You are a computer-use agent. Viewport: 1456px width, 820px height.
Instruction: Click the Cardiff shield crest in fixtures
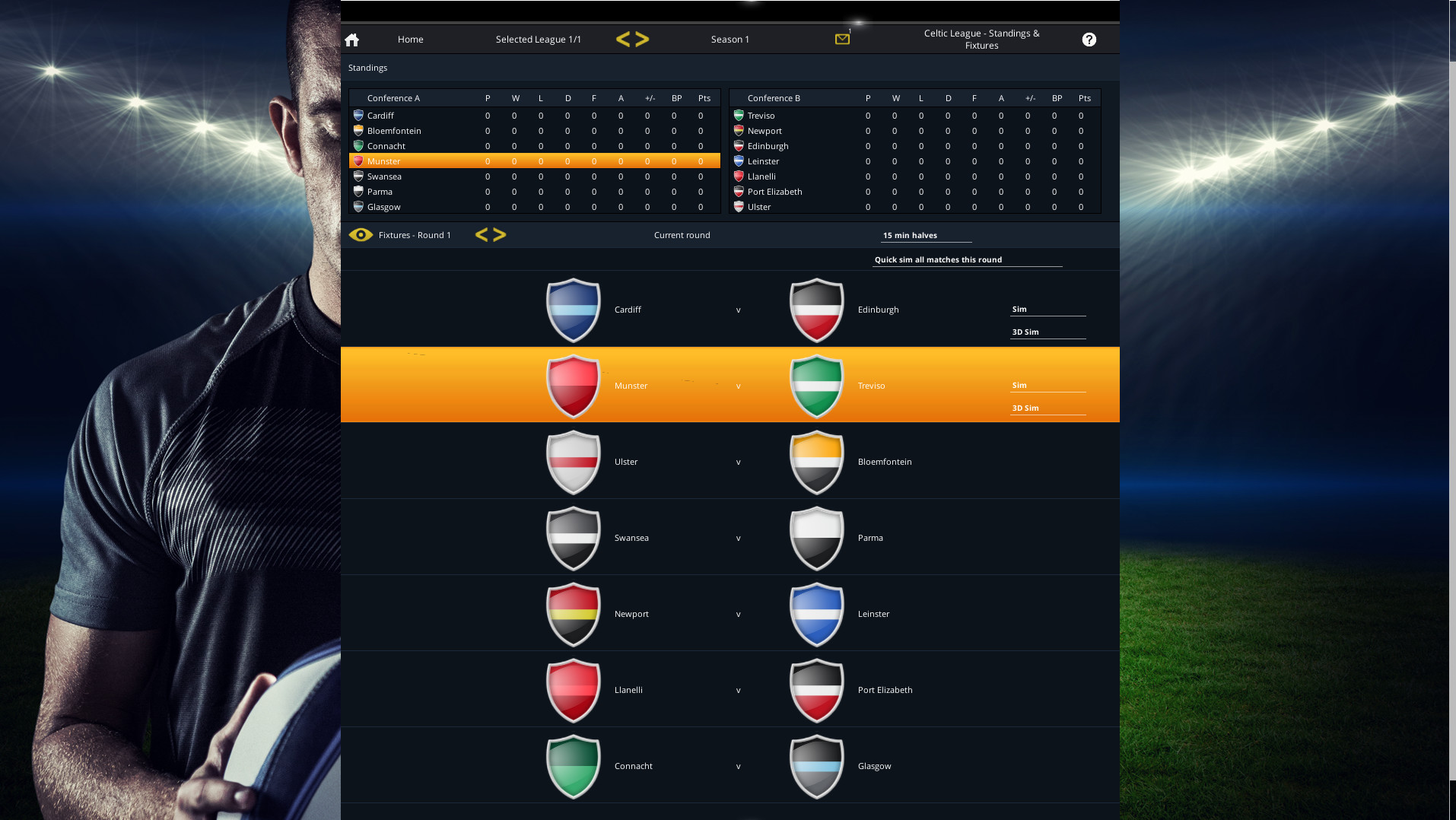[x=573, y=310]
